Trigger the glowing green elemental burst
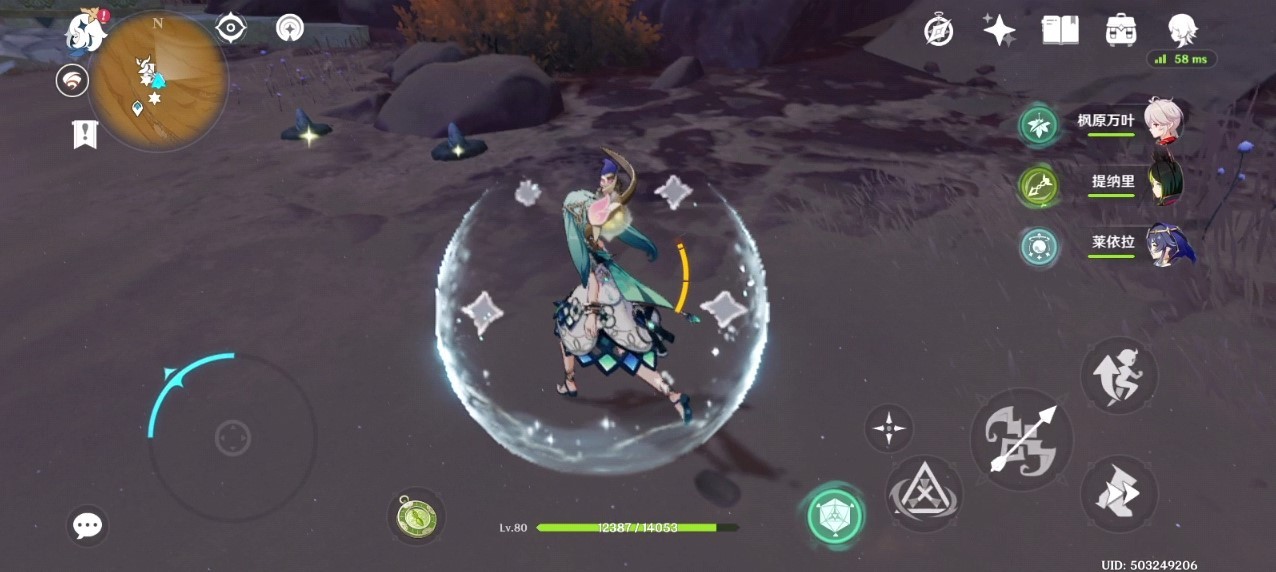The image size is (1276, 572). click(x=836, y=515)
